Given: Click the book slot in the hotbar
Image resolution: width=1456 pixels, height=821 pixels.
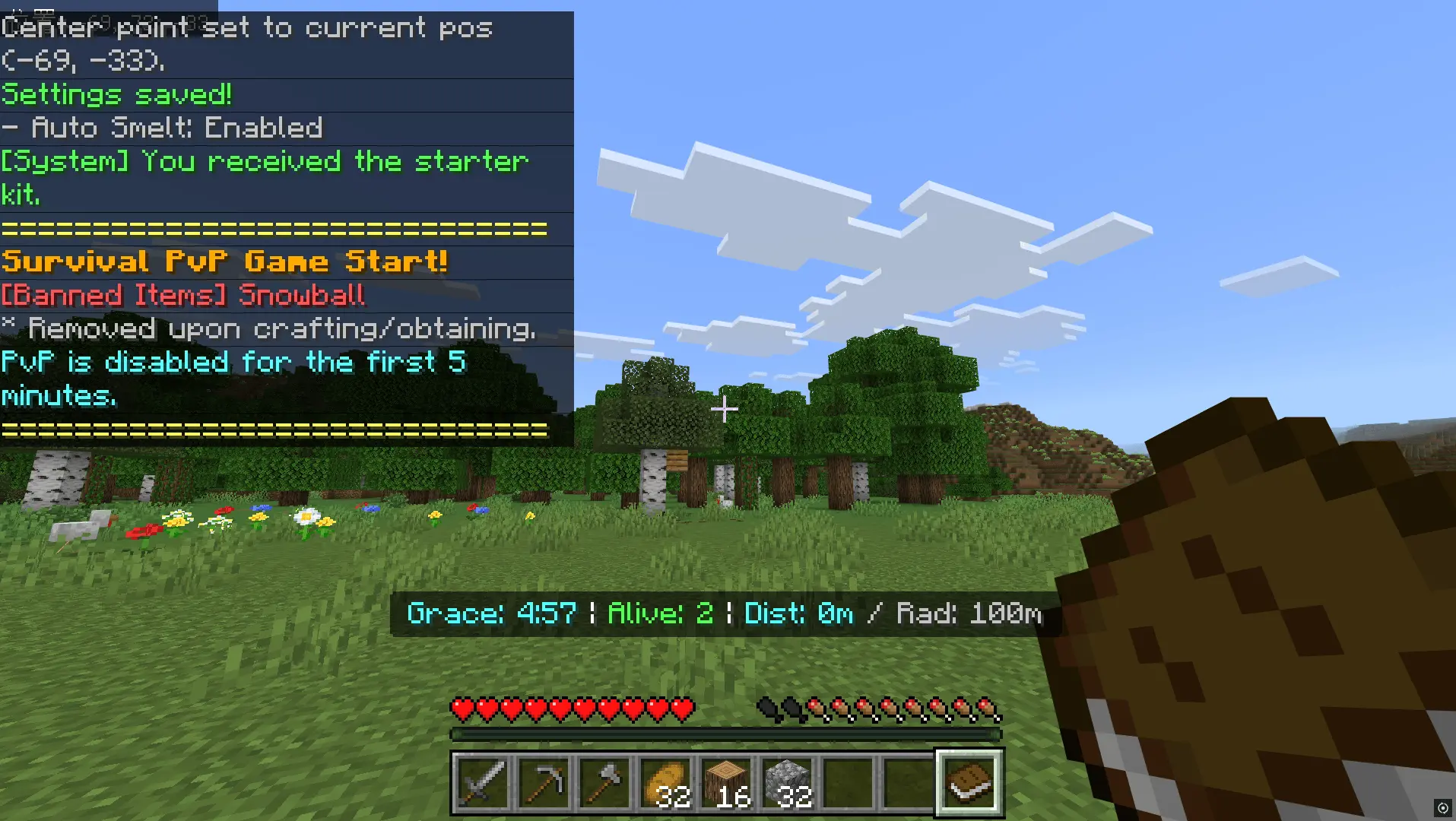Looking at the screenshot, I should coord(969,783).
